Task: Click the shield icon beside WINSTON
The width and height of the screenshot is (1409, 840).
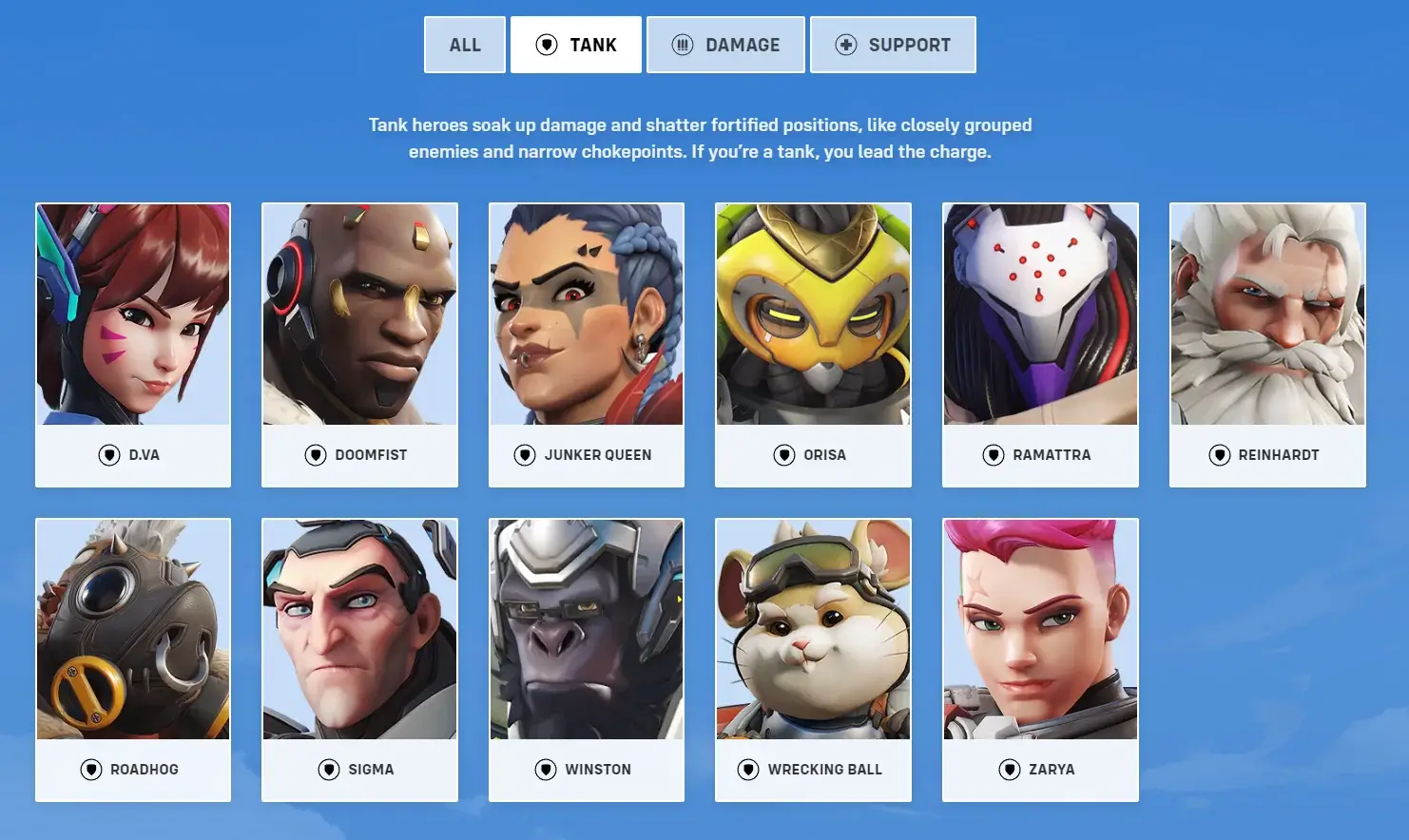Action: click(x=547, y=769)
